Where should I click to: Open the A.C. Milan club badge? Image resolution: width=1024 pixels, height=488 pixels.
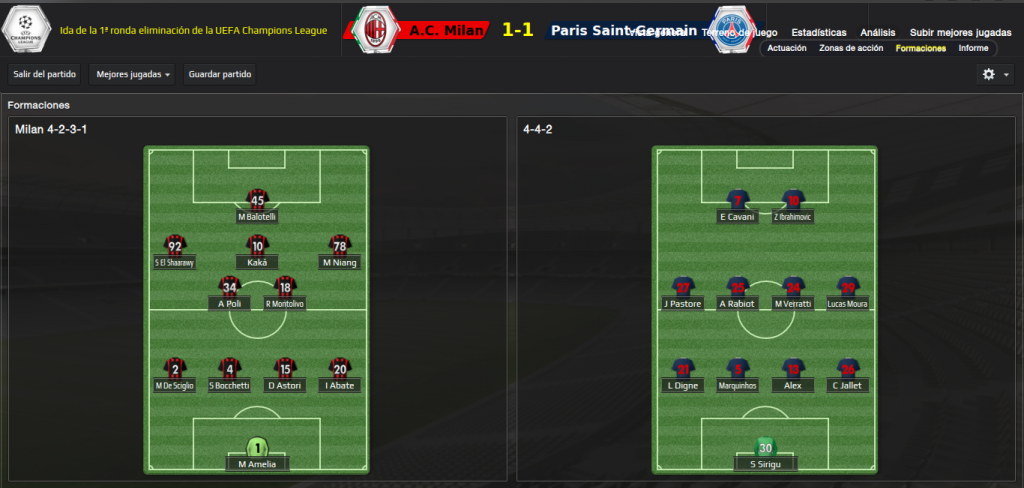click(x=377, y=29)
